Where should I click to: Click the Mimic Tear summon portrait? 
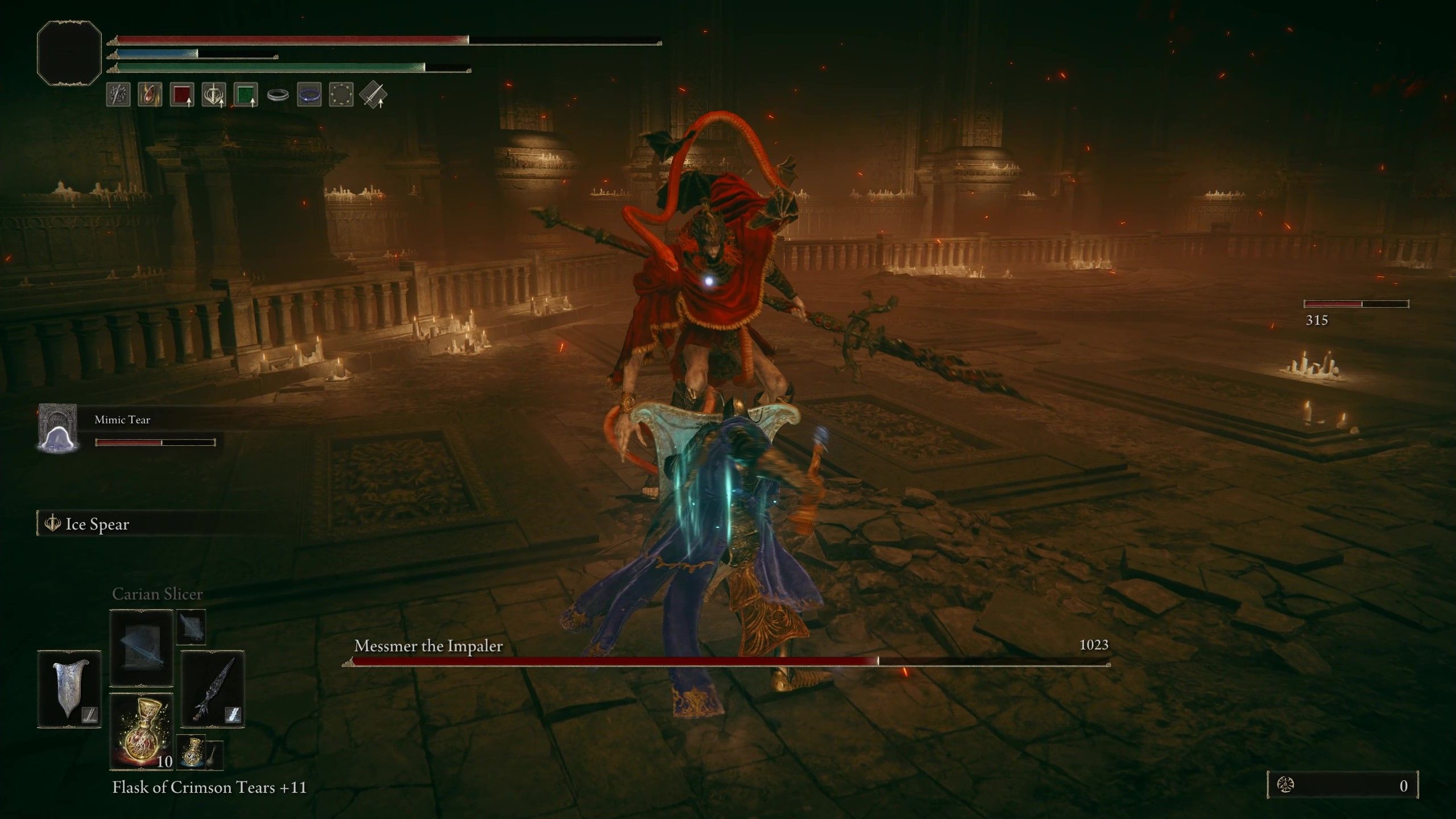pyautogui.click(x=57, y=428)
